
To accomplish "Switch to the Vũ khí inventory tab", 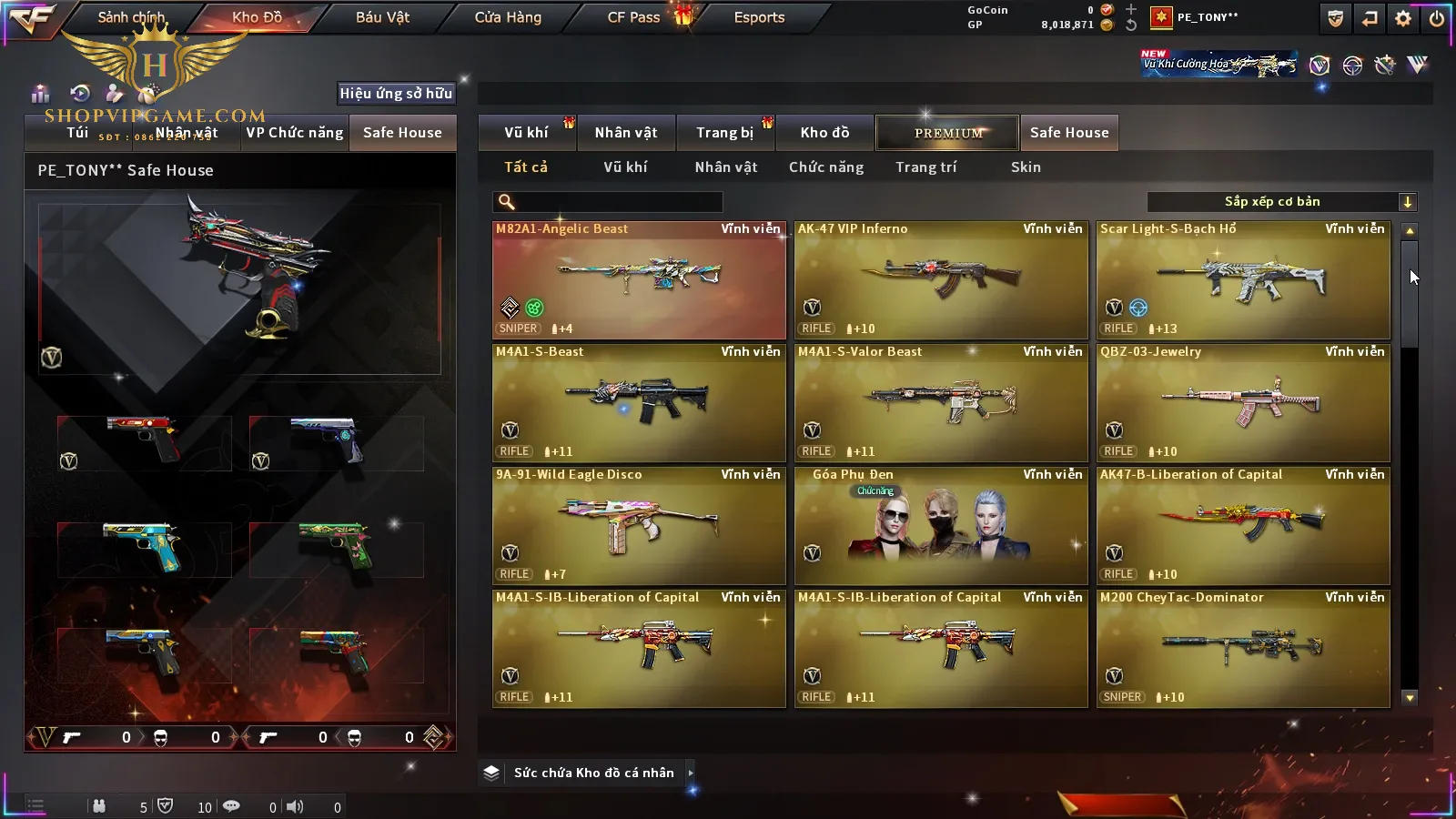I will pyautogui.click(x=526, y=133).
